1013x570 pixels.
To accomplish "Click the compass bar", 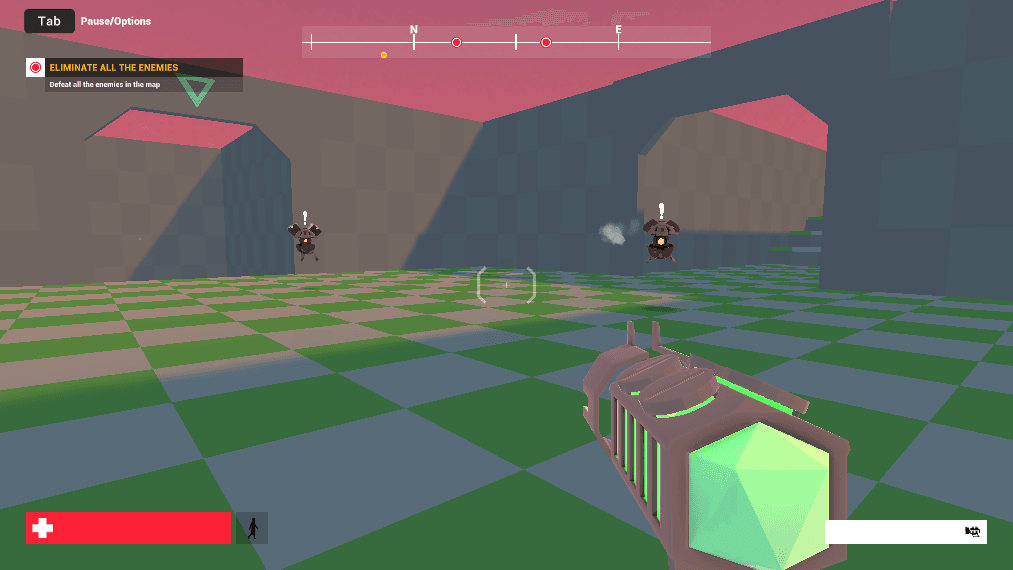I will click(506, 42).
